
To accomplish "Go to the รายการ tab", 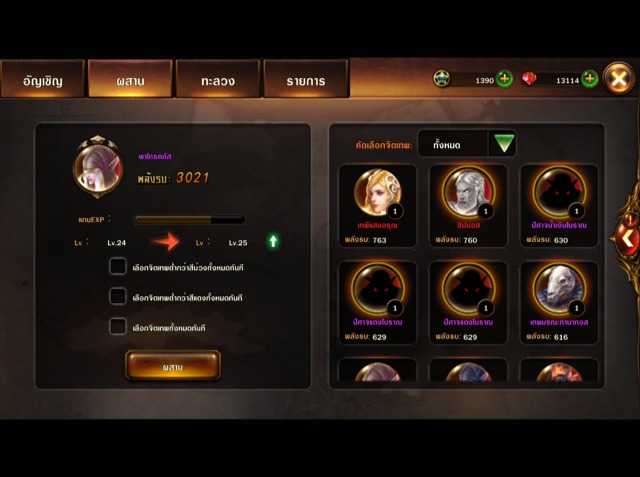I will 305,80.
